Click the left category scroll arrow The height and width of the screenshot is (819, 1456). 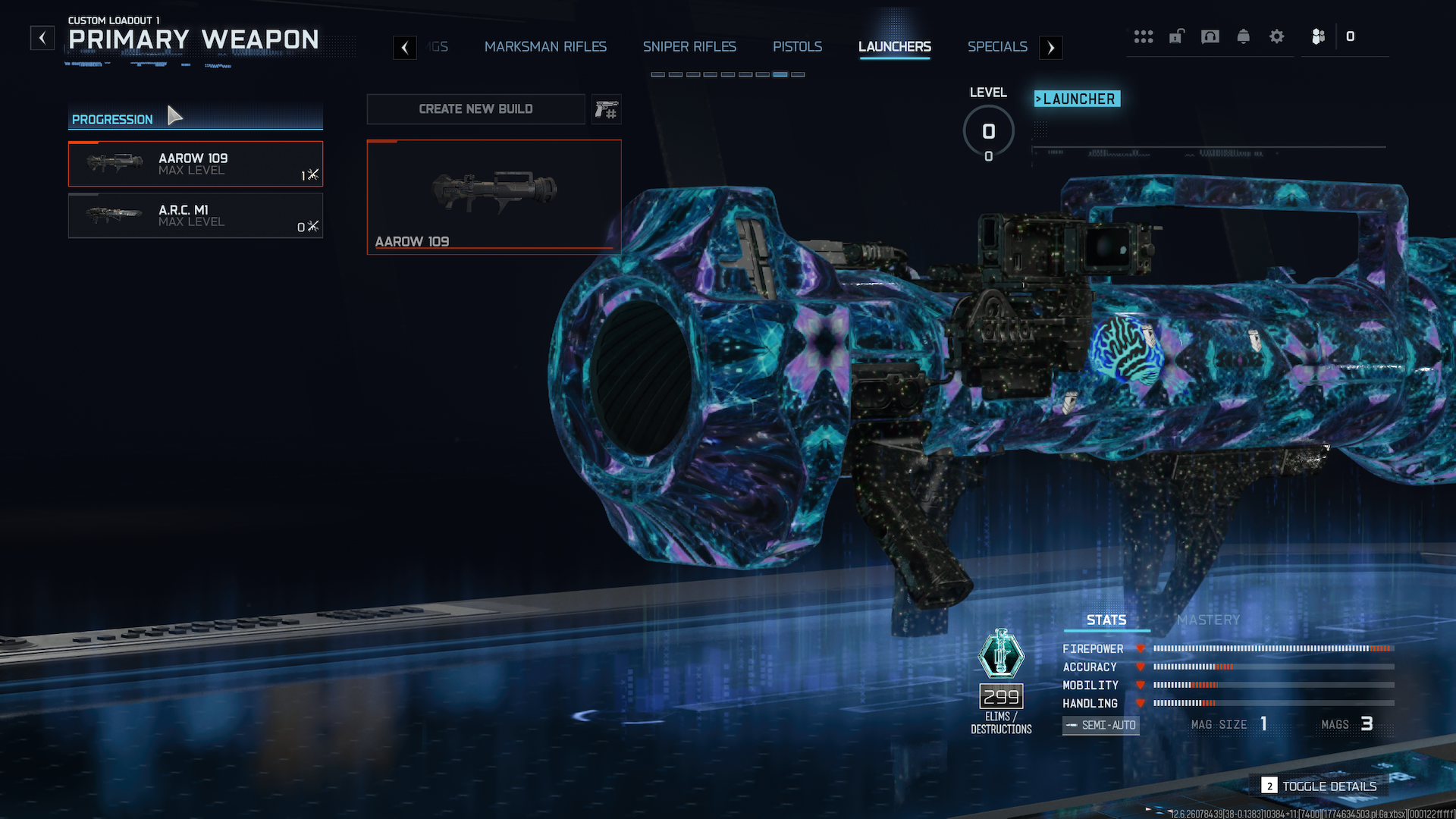pos(405,48)
